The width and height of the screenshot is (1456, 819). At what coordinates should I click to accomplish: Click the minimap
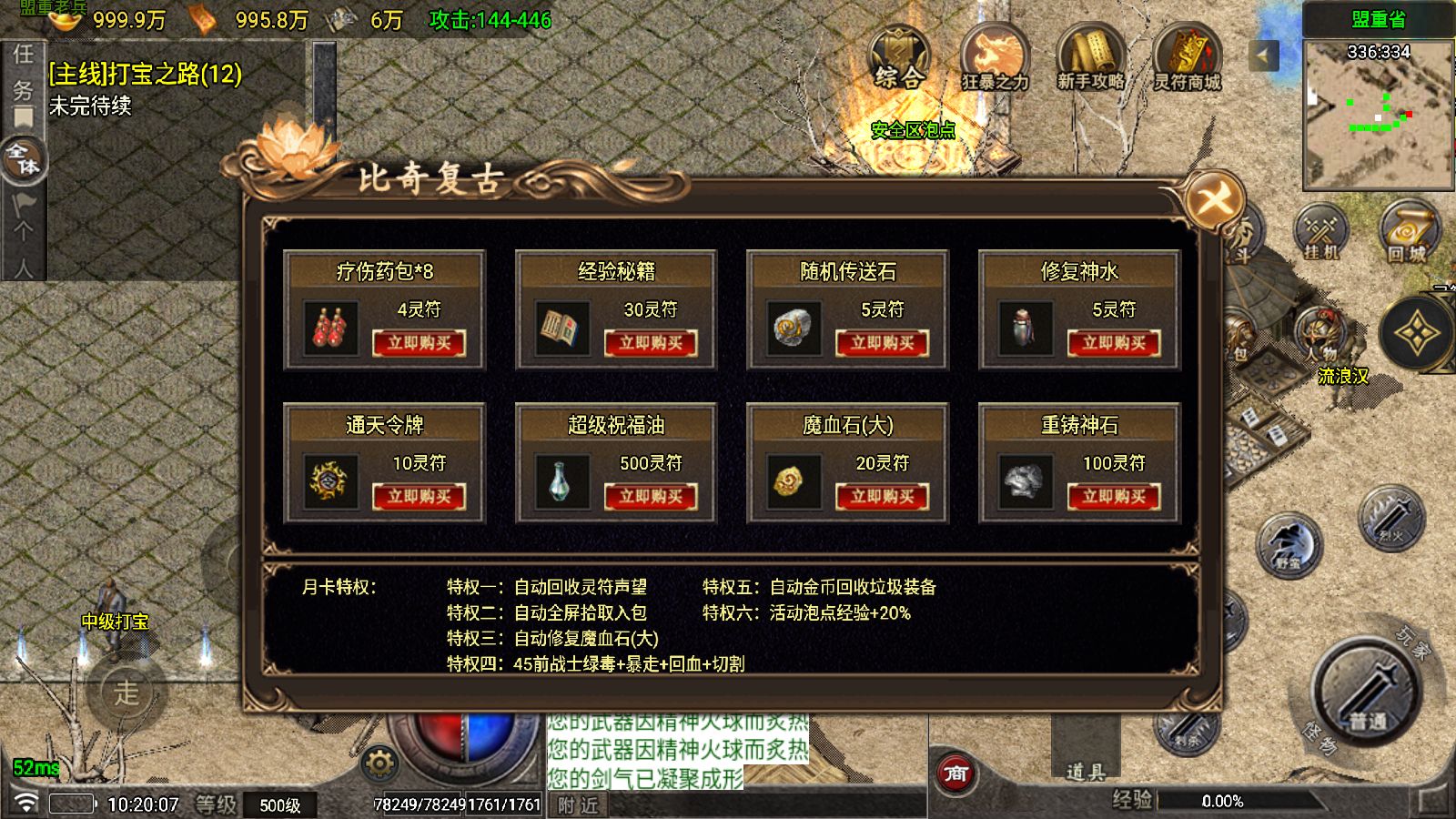(x=1378, y=114)
